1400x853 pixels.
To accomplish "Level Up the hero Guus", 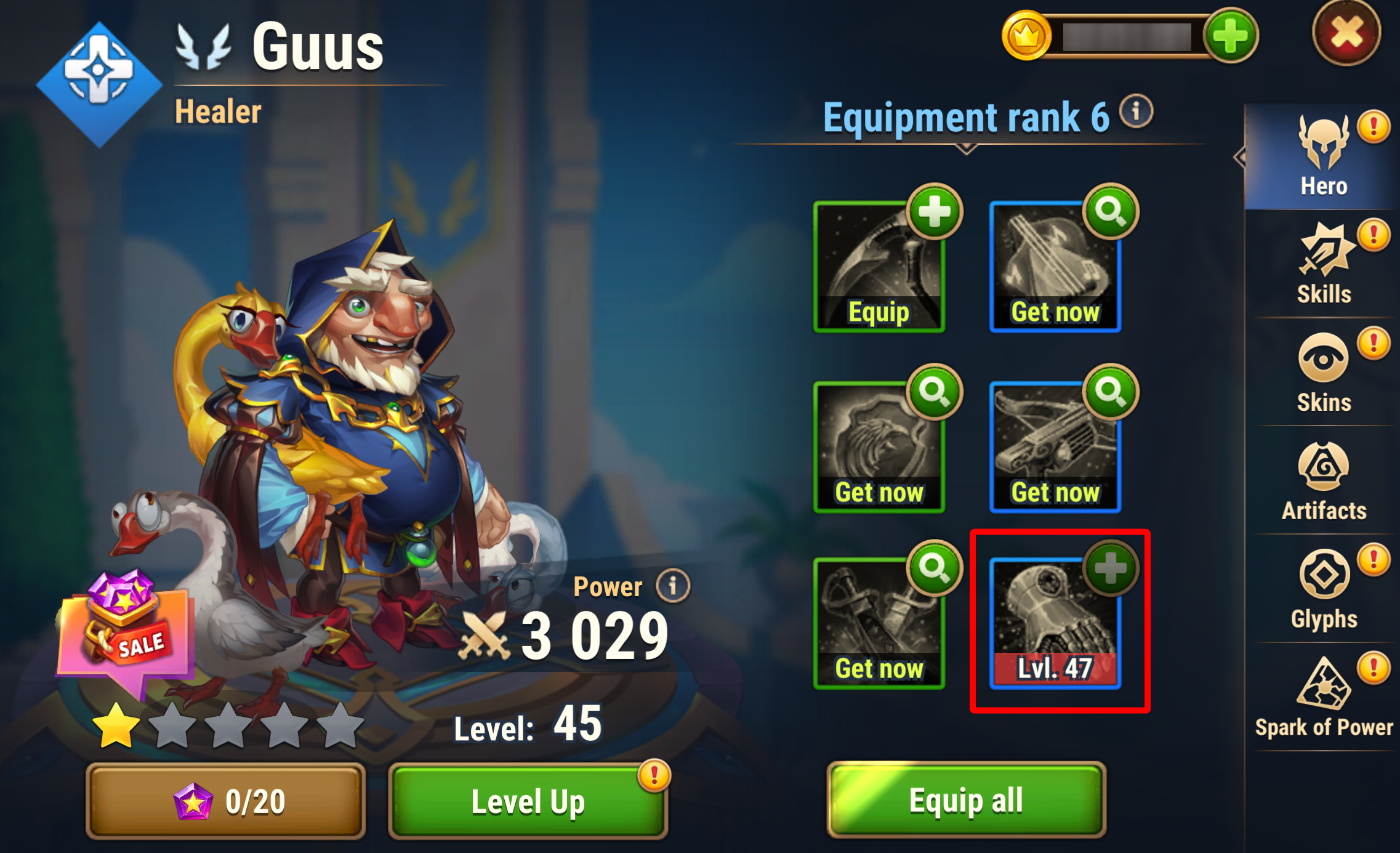I will 528,801.
